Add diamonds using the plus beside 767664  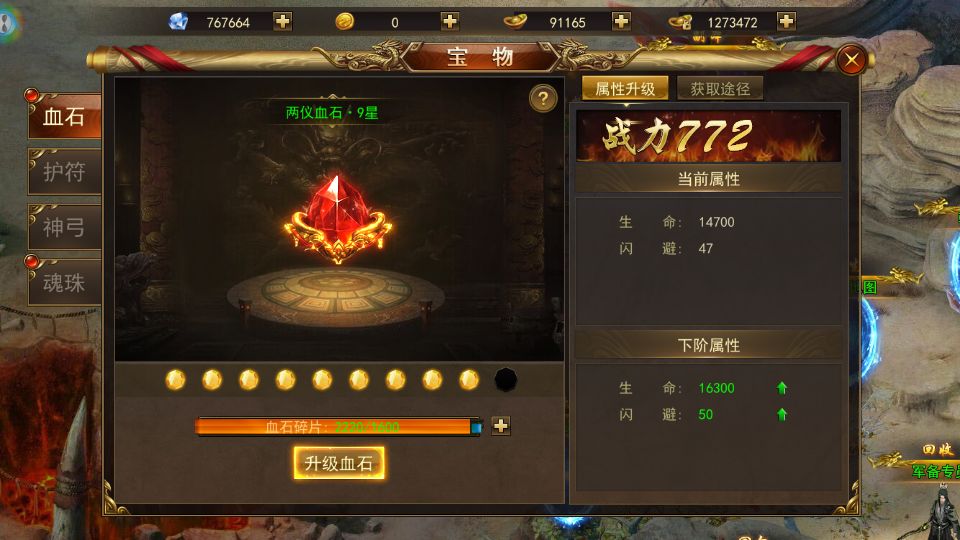tap(282, 21)
